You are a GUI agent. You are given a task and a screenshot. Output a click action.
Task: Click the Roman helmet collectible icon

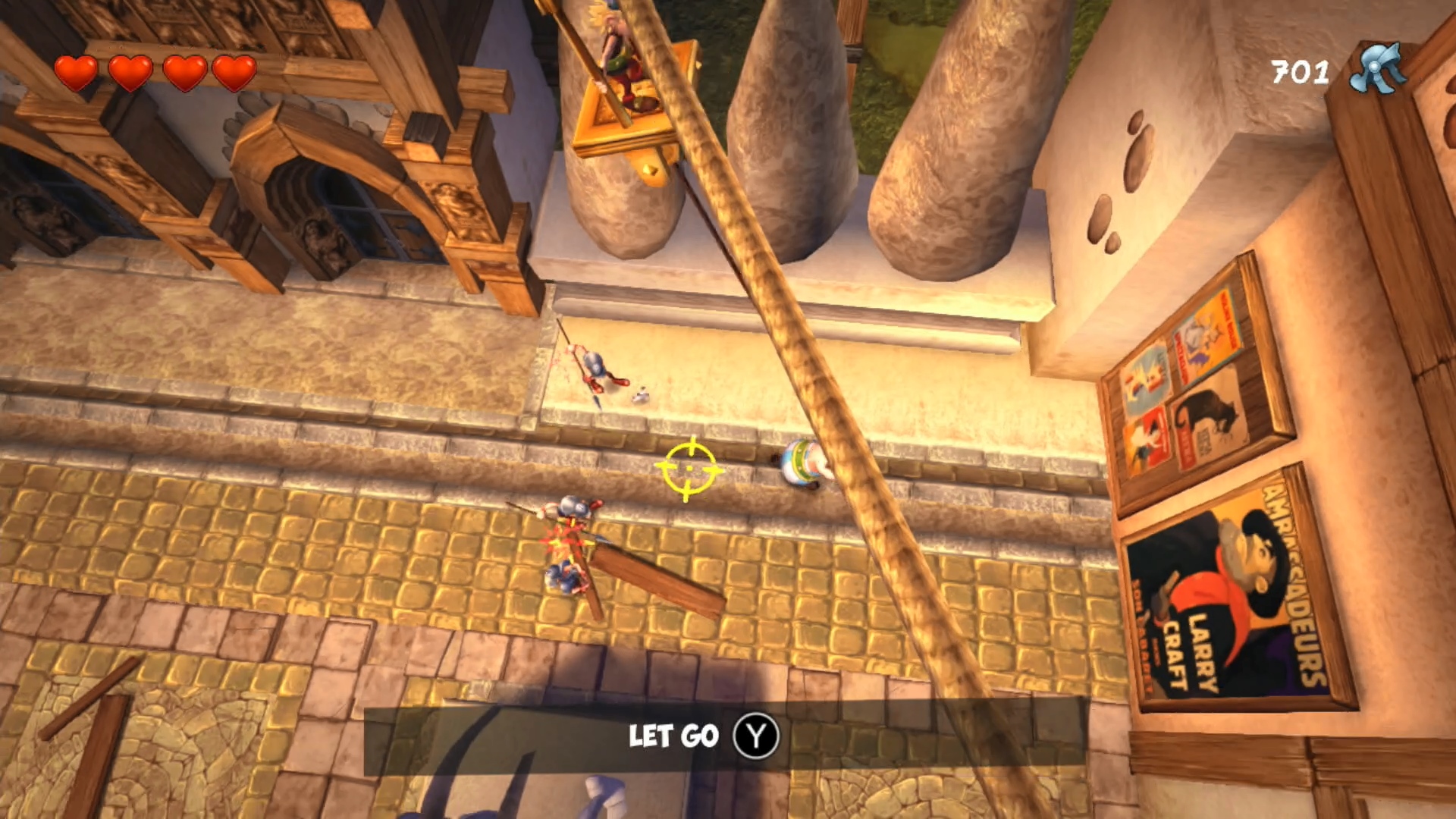[1377, 69]
